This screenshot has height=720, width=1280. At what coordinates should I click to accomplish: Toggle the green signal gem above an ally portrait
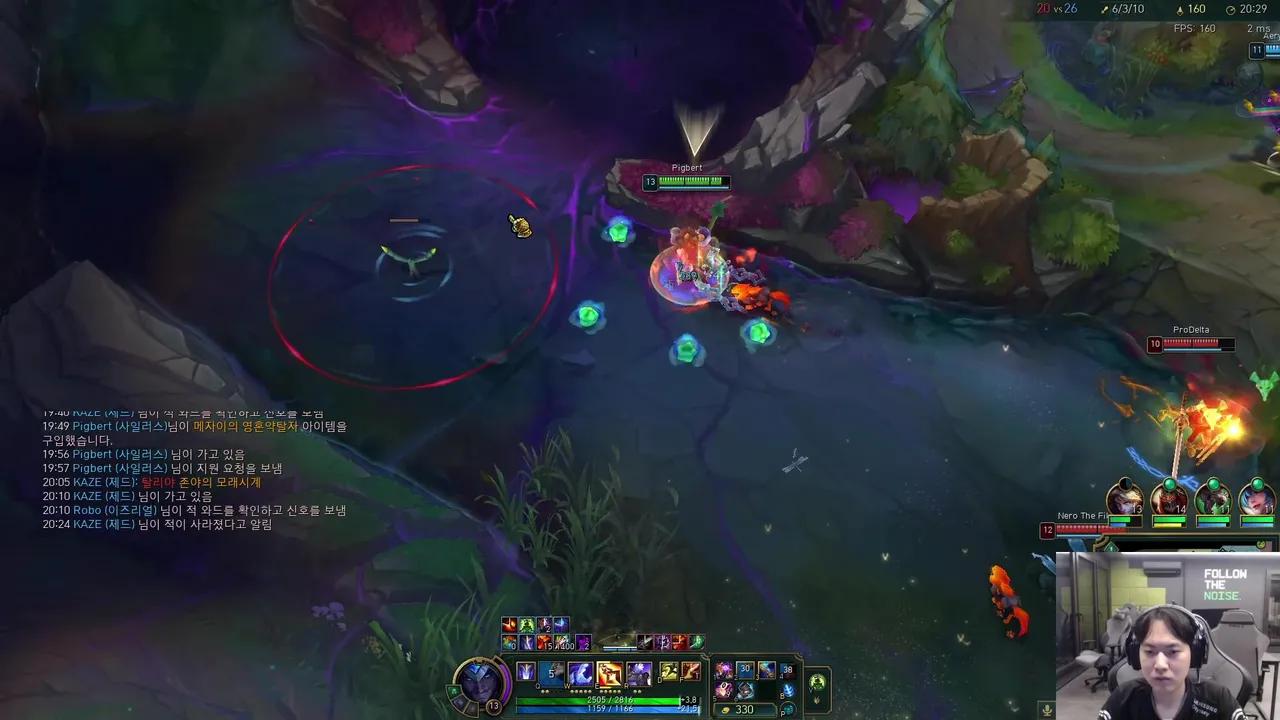[1169, 484]
